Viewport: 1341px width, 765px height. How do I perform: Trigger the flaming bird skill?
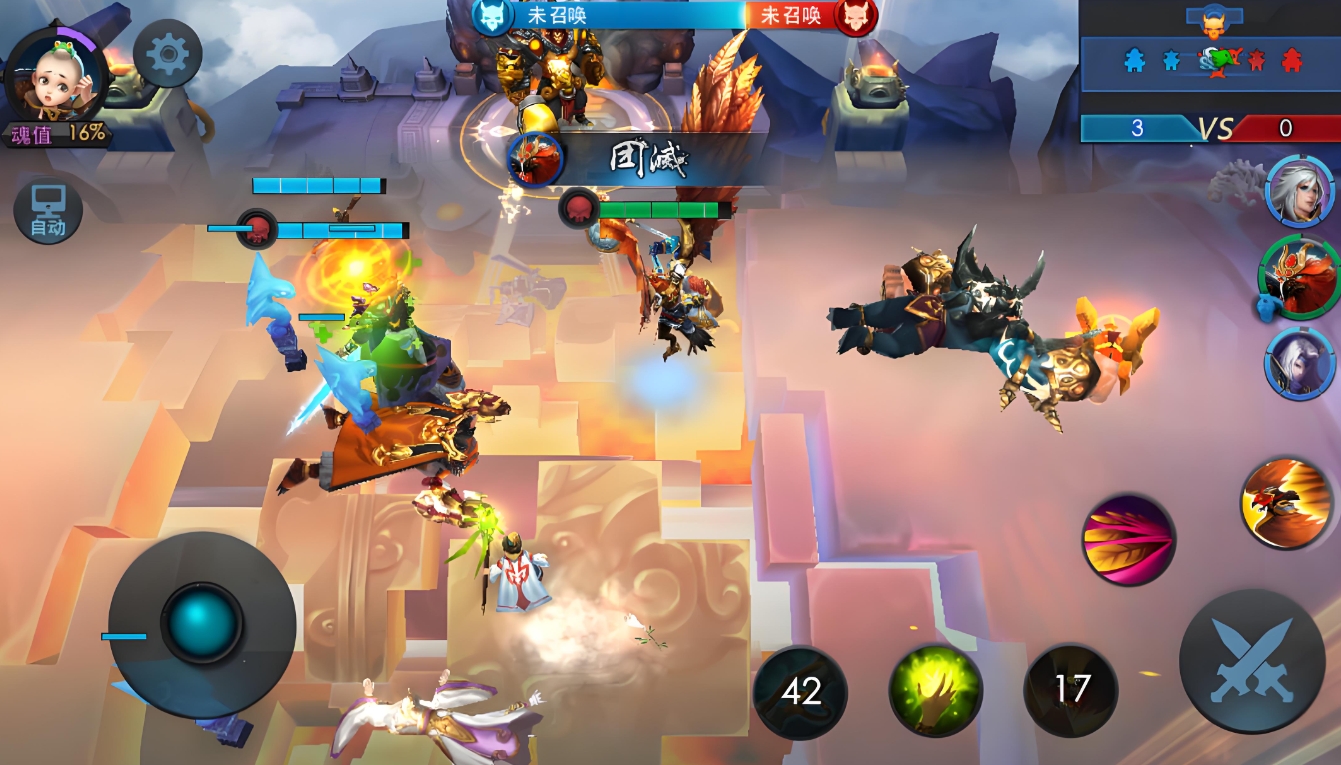(1286, 503)
